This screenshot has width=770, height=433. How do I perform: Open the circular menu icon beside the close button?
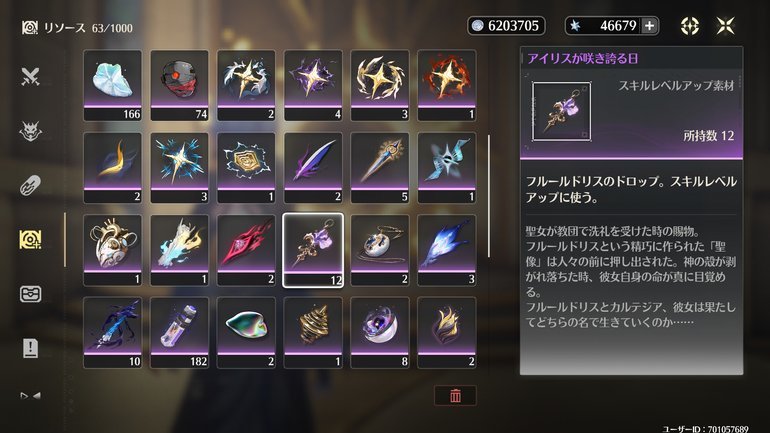pos(690,26)
